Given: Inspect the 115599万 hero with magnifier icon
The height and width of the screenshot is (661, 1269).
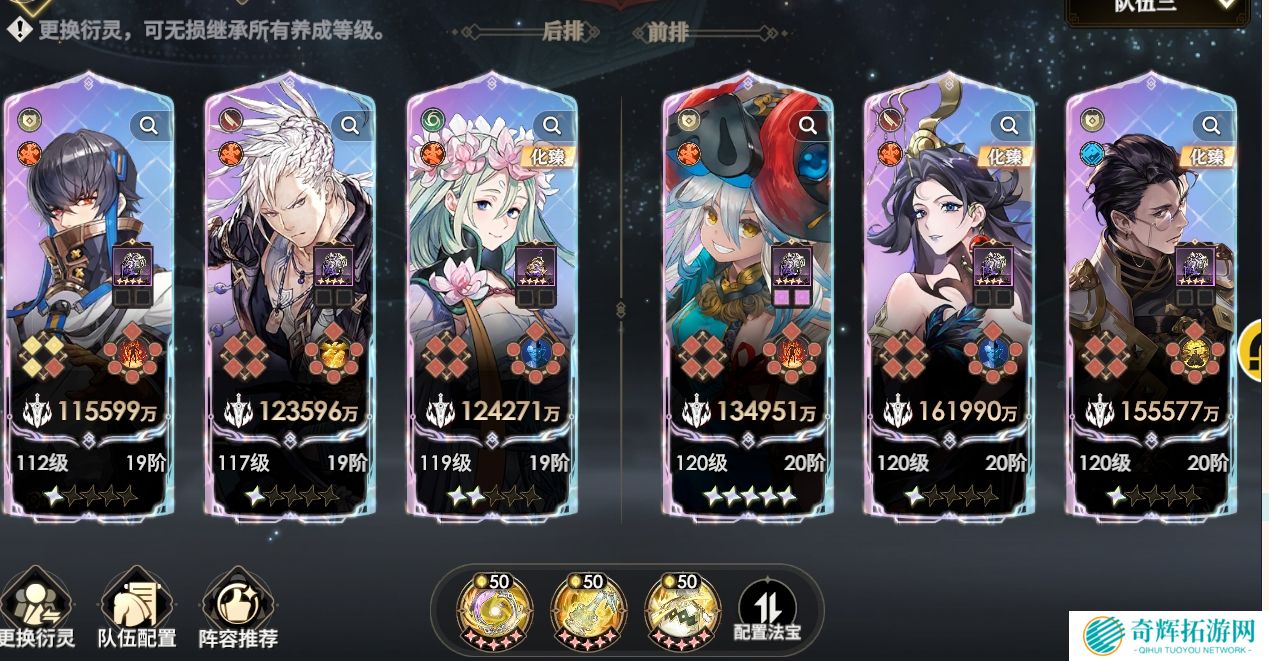Looking at the screenshot, I should click(x=149, y=125).
